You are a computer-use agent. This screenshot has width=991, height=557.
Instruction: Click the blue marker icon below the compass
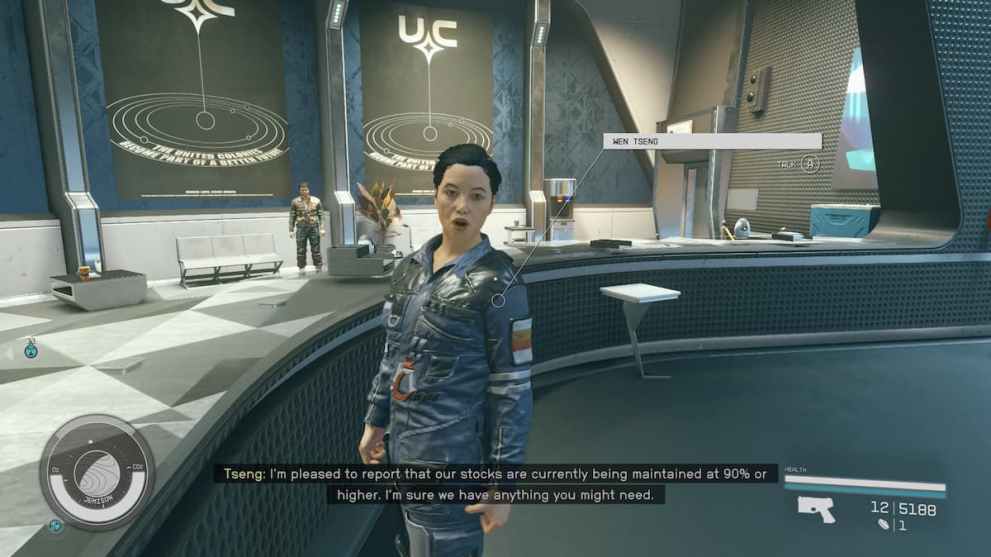[x=56, y=525]
